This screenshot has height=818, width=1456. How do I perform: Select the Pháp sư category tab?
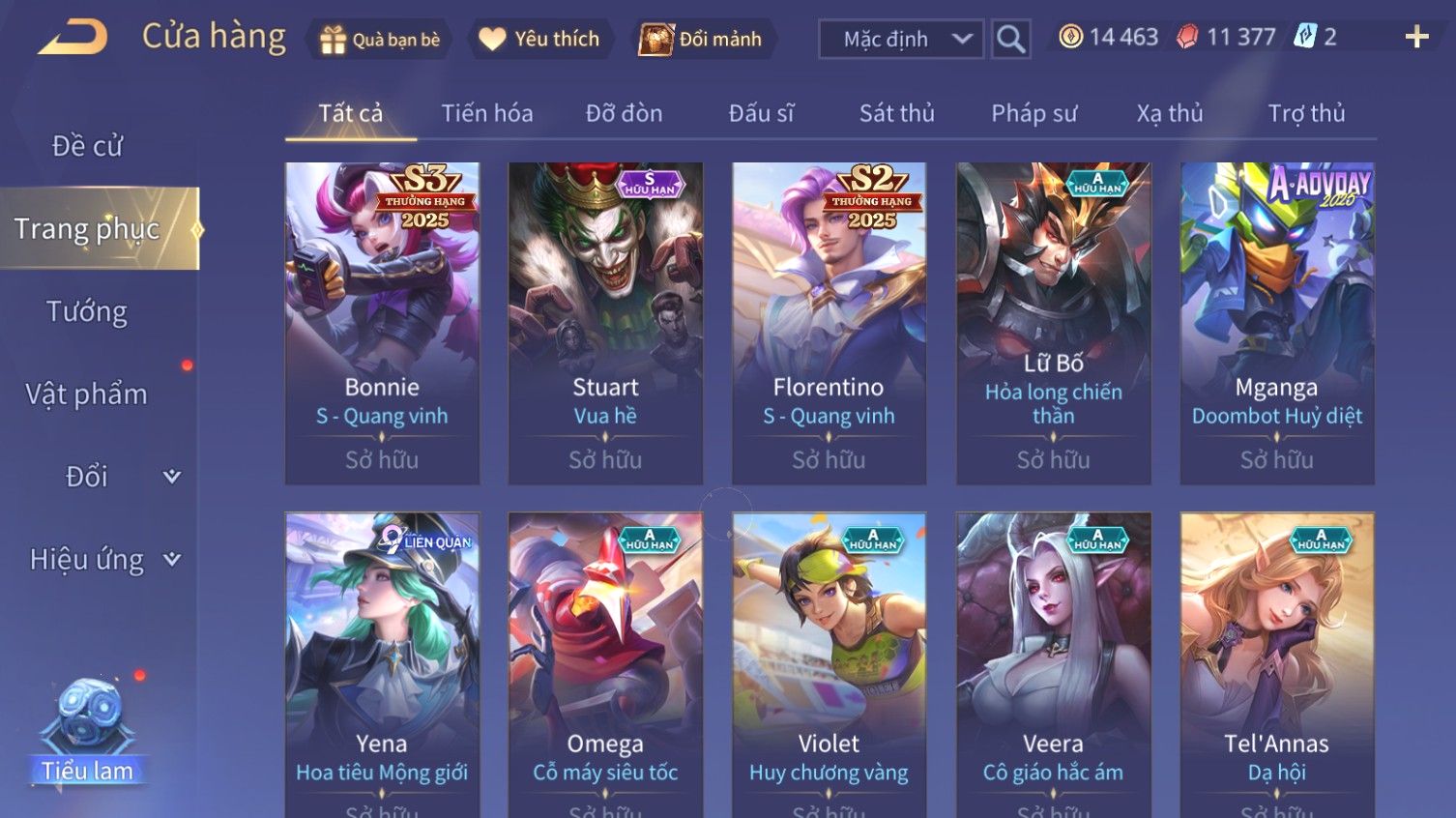click(x=1034, y=113)
